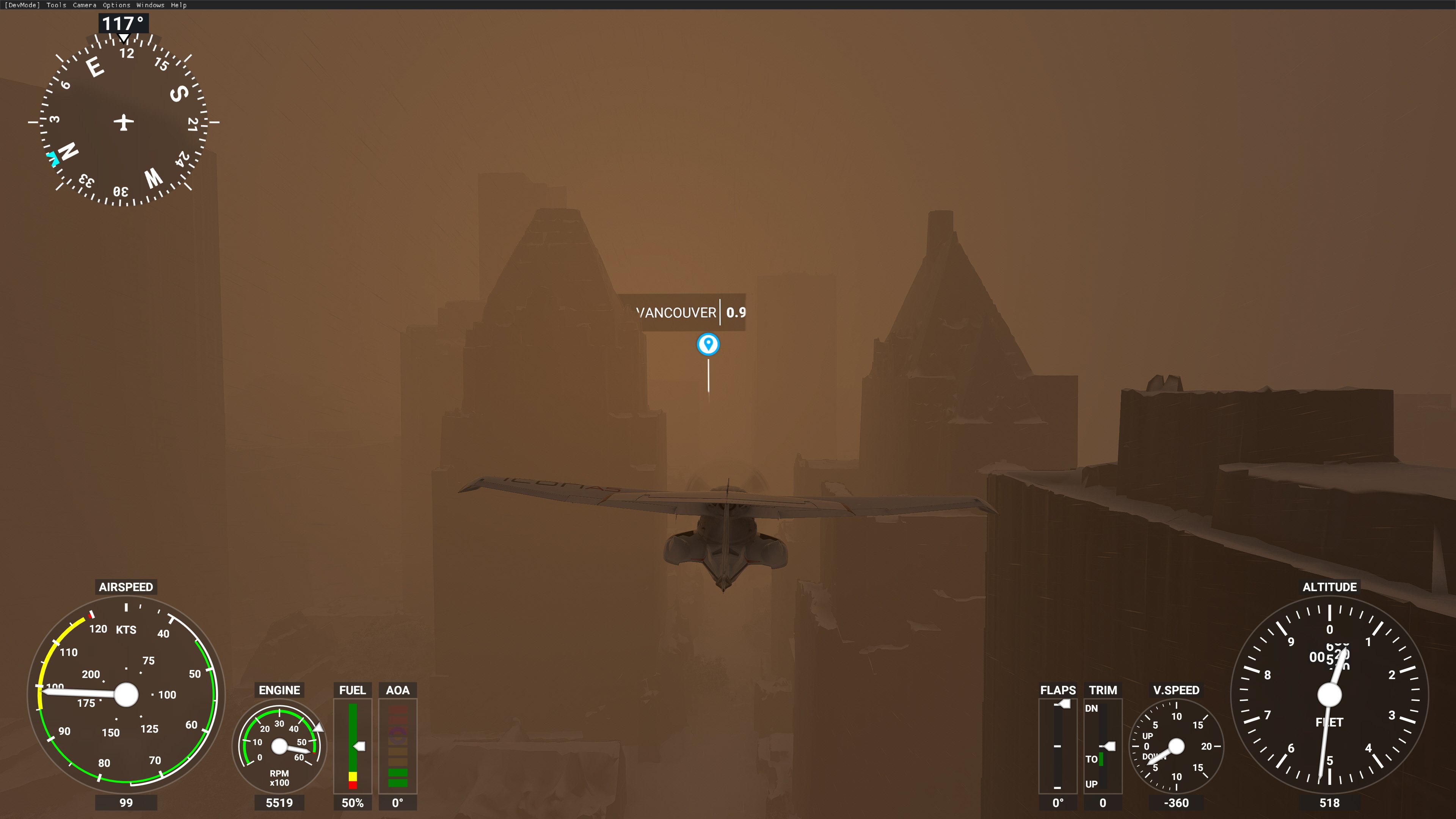The width and height of the screenshot is (1456, 819).
Task: Open the Options menu
Action: (x=116, y=5)
